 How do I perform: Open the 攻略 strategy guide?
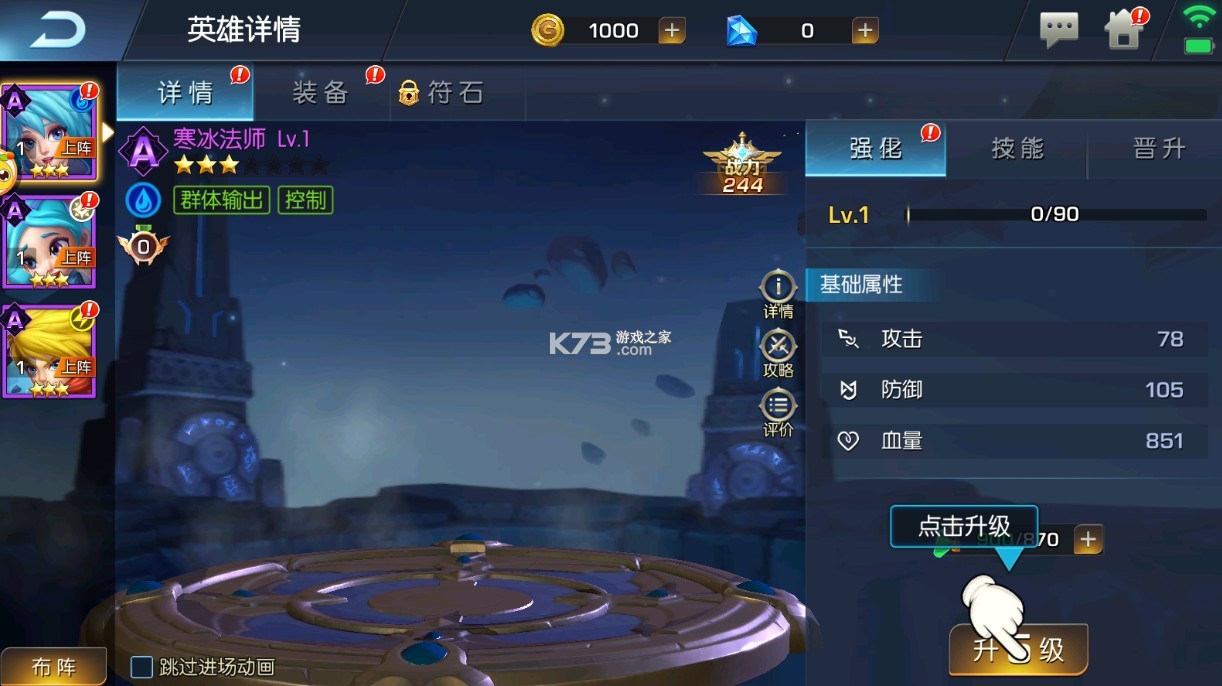point(778,354)
